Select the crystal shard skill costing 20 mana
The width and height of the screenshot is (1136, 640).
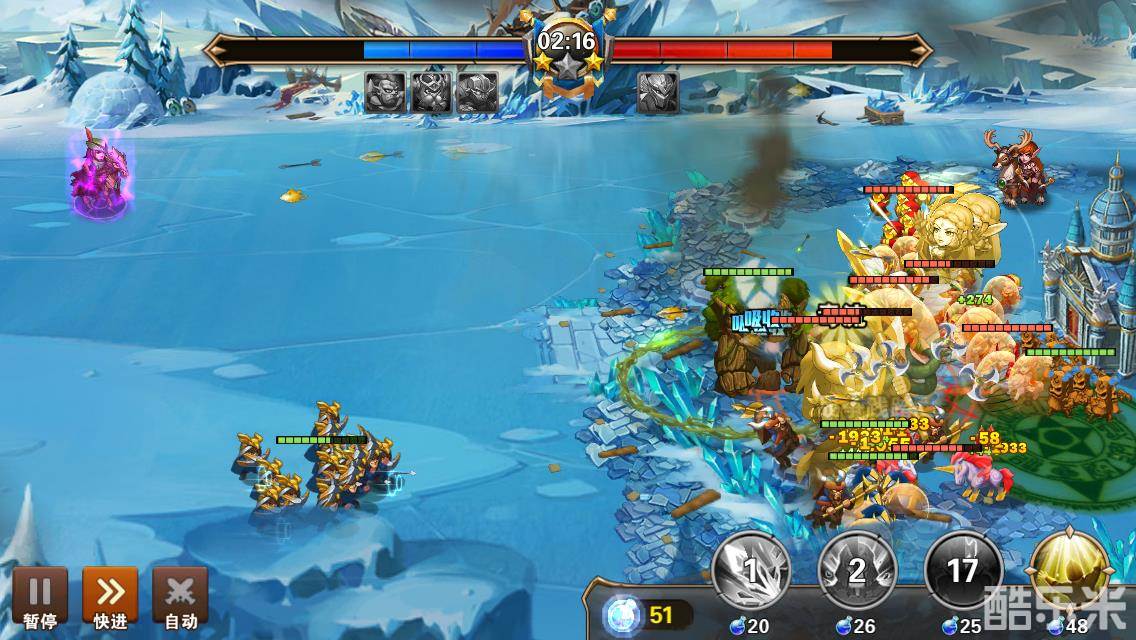click(750, 572)
